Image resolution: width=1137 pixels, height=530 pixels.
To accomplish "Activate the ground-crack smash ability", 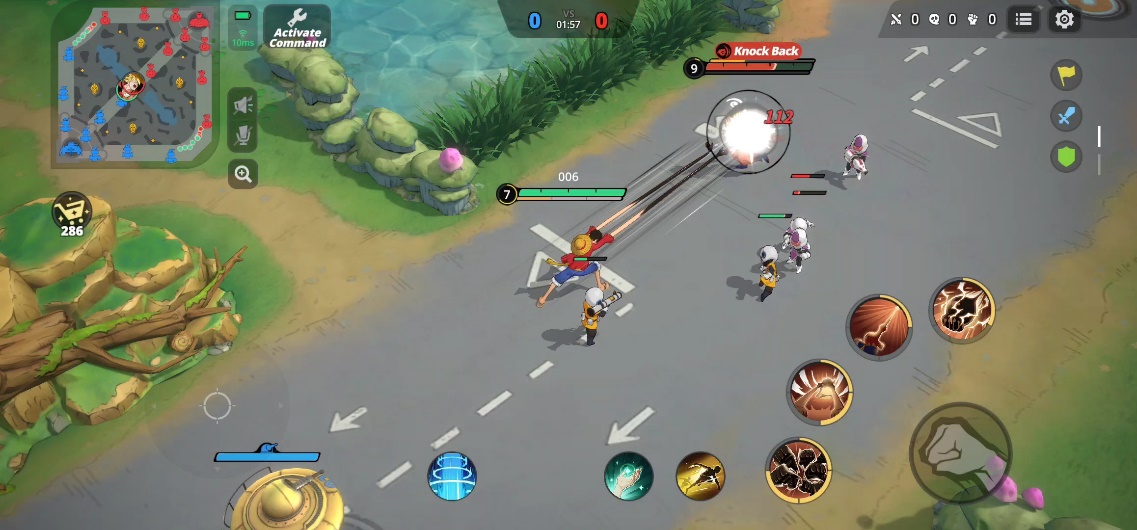I will [x=798, y=470].
